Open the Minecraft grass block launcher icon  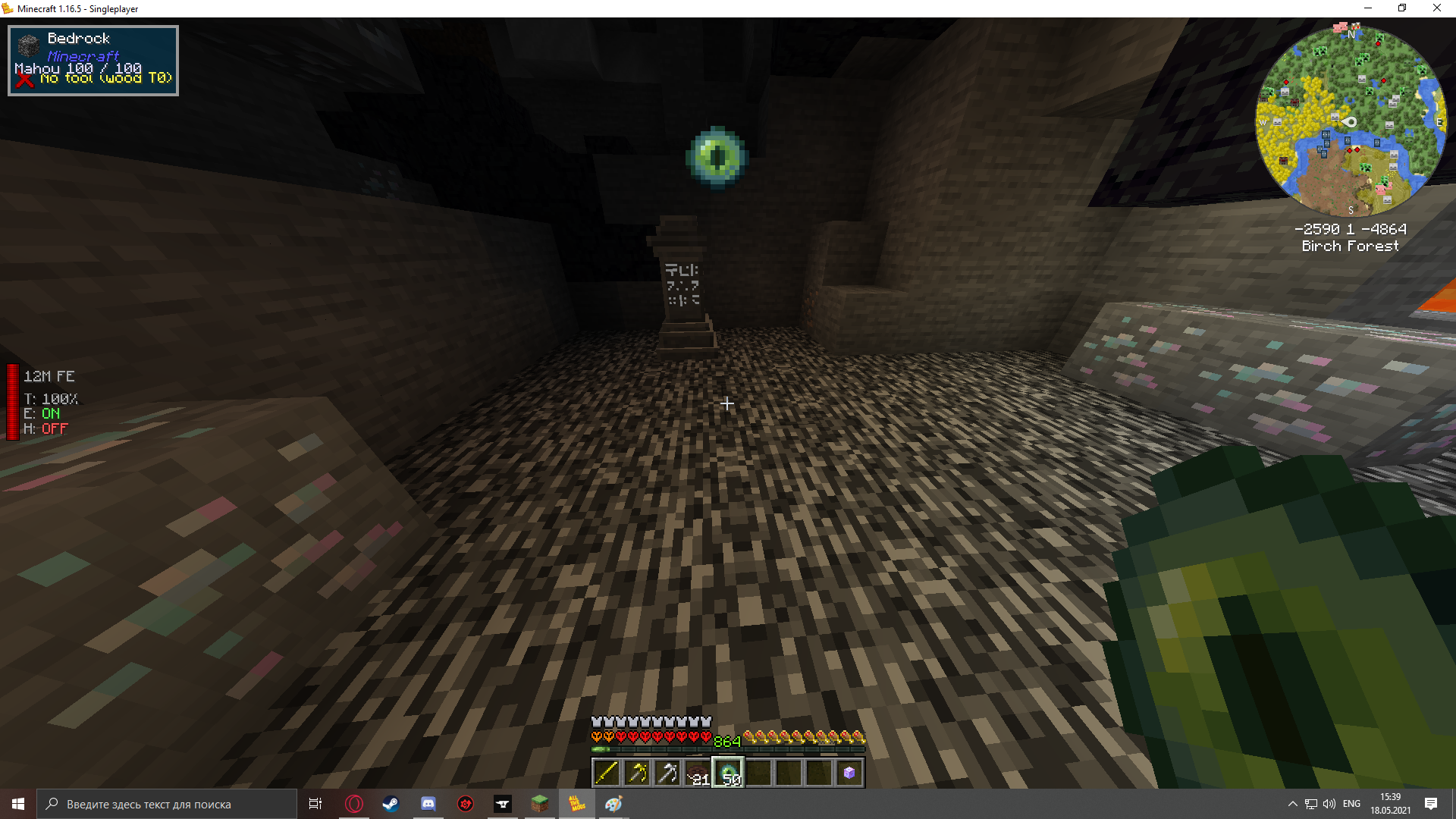(541, 804)
